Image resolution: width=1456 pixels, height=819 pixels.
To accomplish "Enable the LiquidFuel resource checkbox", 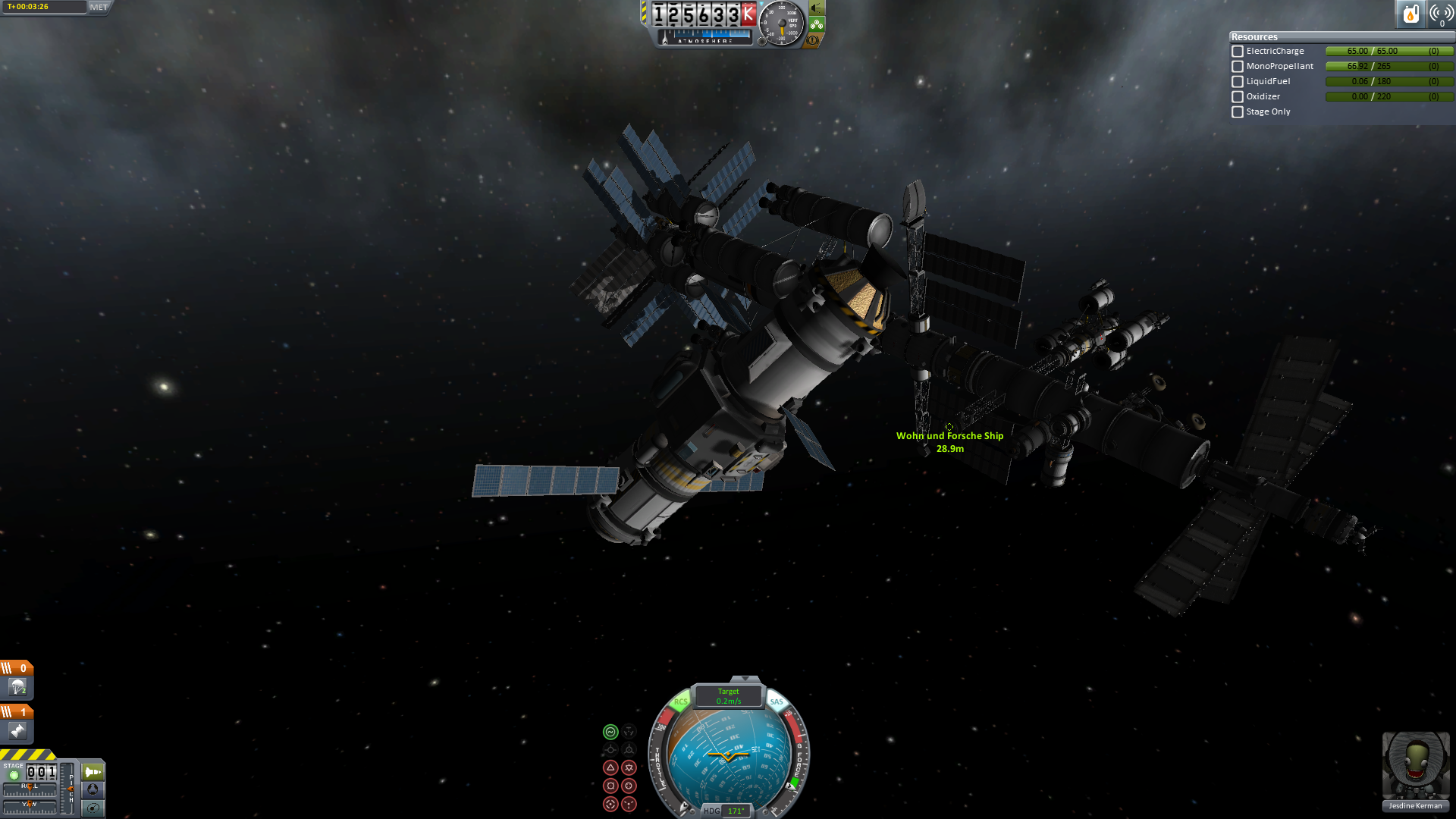I will (x=1238, y=82).
